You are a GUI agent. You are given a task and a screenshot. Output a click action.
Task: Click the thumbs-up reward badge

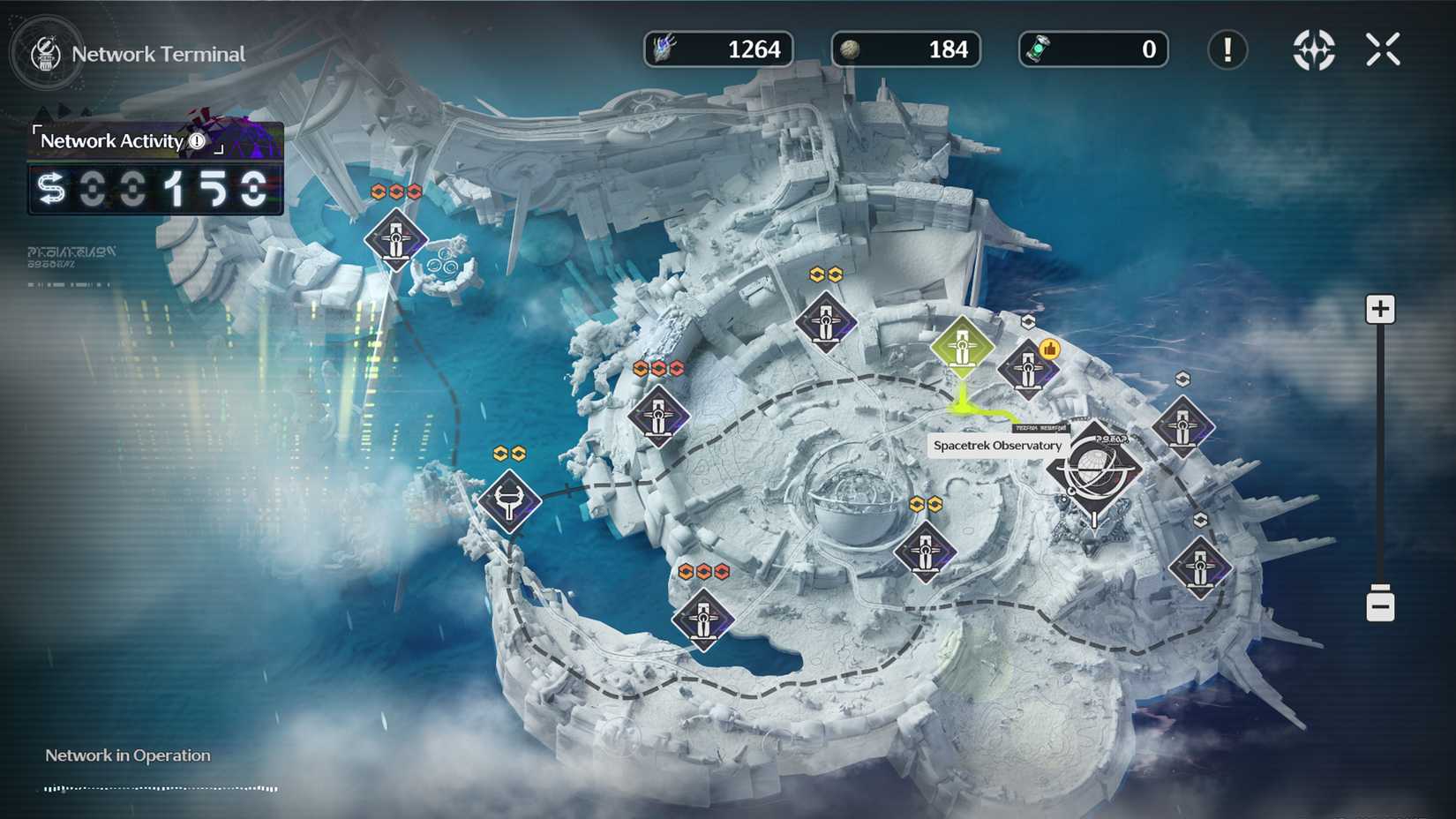[1049, 349]
